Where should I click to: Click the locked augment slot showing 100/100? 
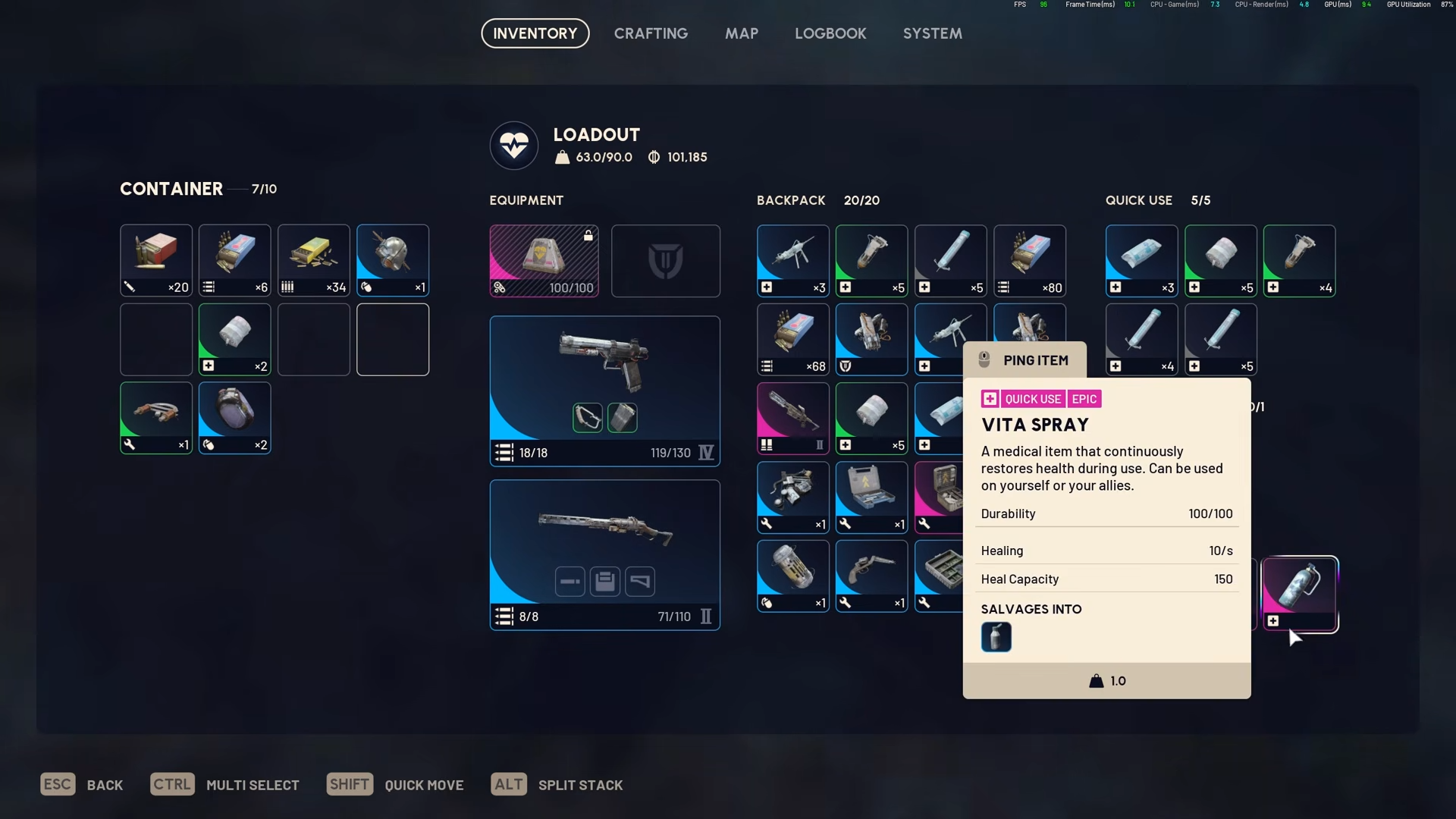(544, 261)
